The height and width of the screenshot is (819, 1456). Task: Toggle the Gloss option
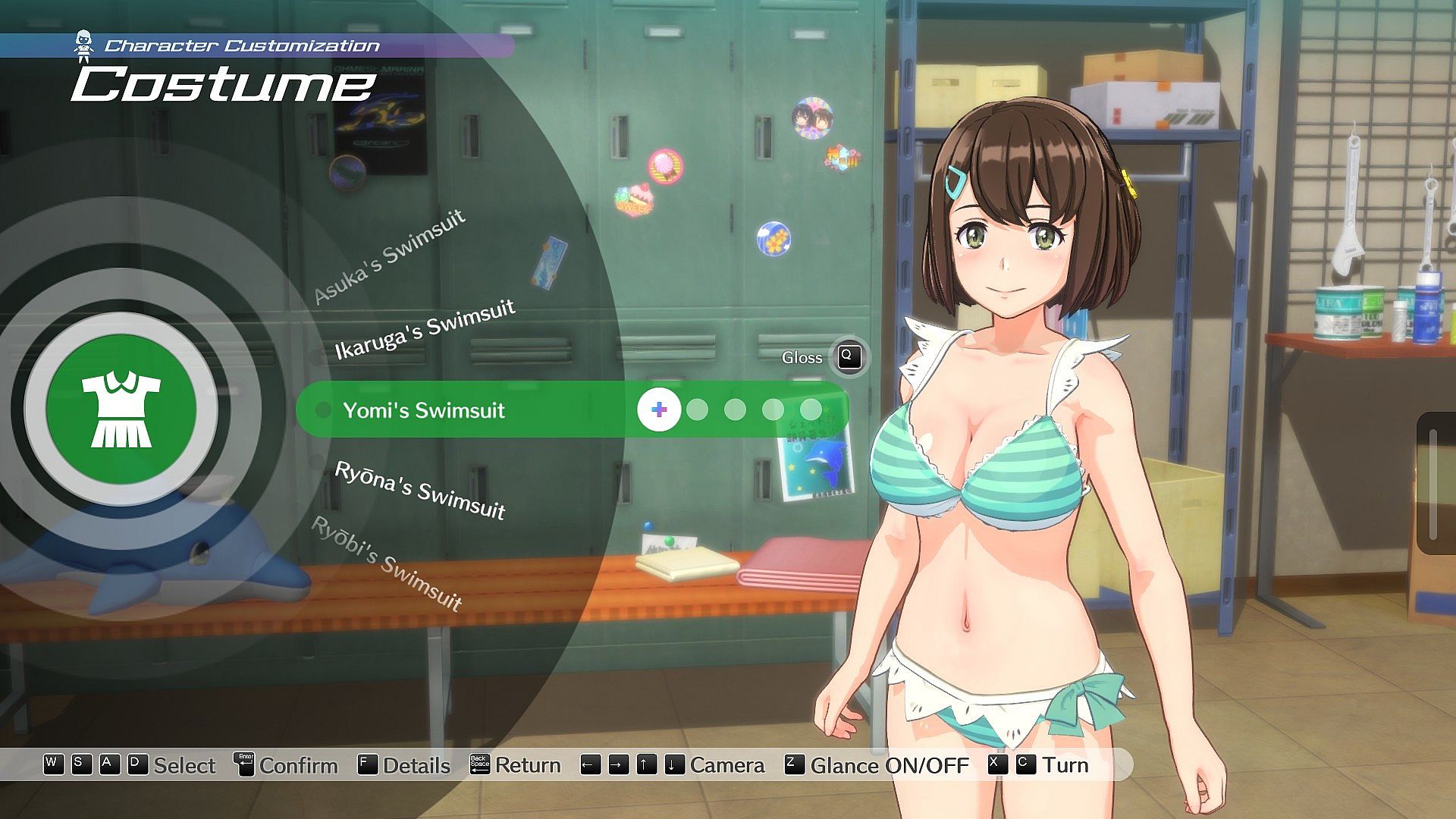[x=849, y=357]
